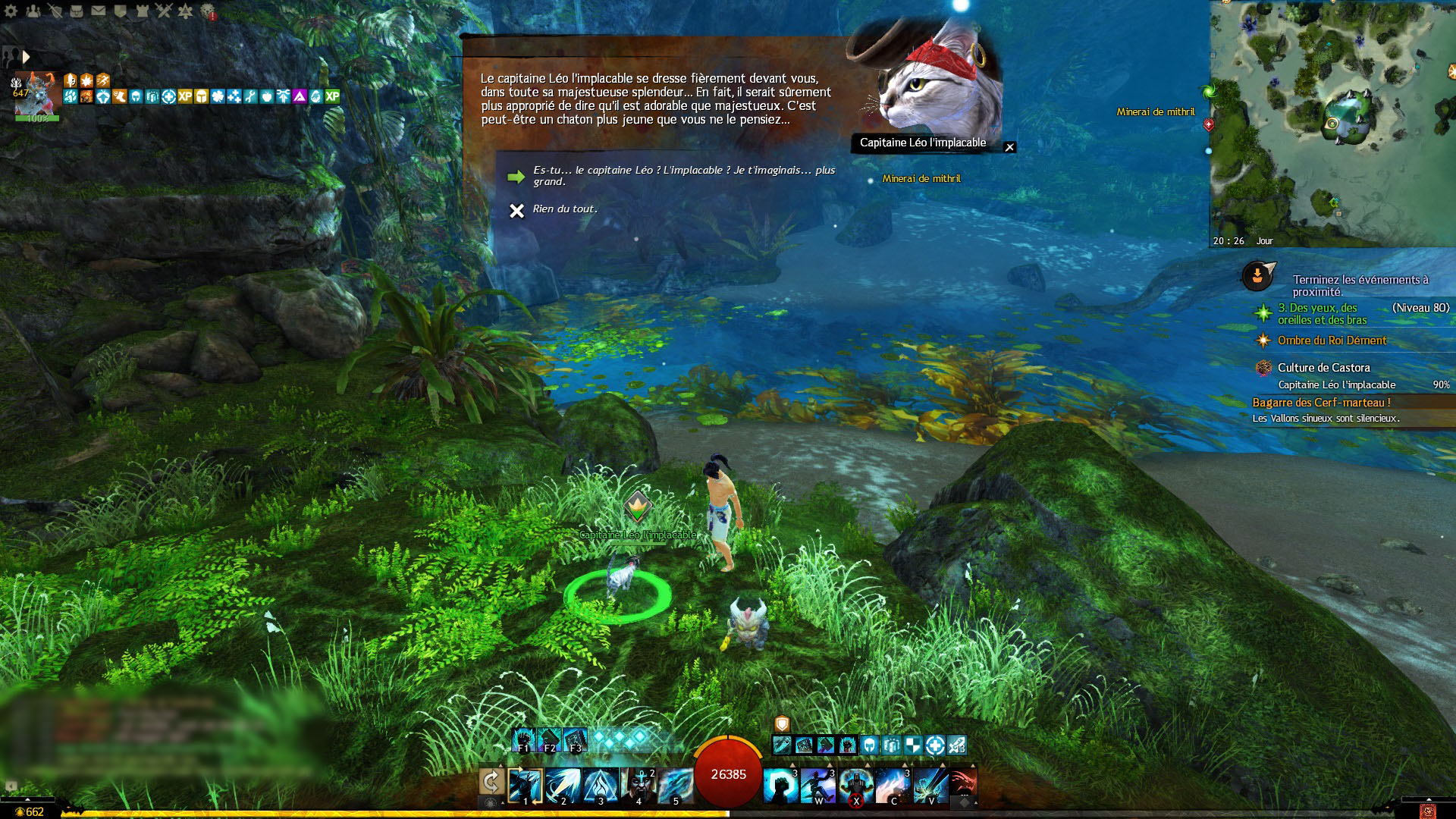Select the "Culture de Castora" achievement tracker
The width and height of the screenshot is (1456, 819).
coord(1323,368)
